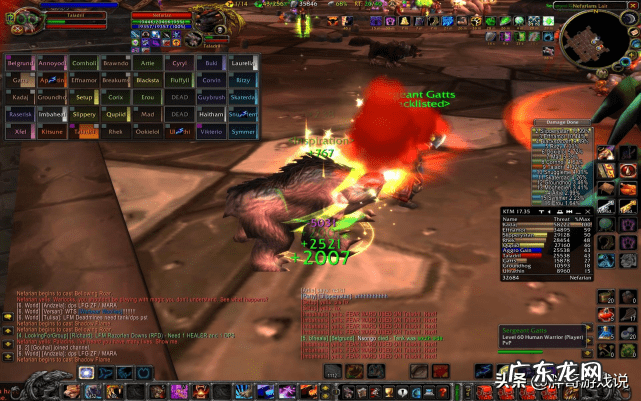The image size is (641, 401).
Task: Select Belgrund in the raid frames
Action: click(x=21, y=62)
